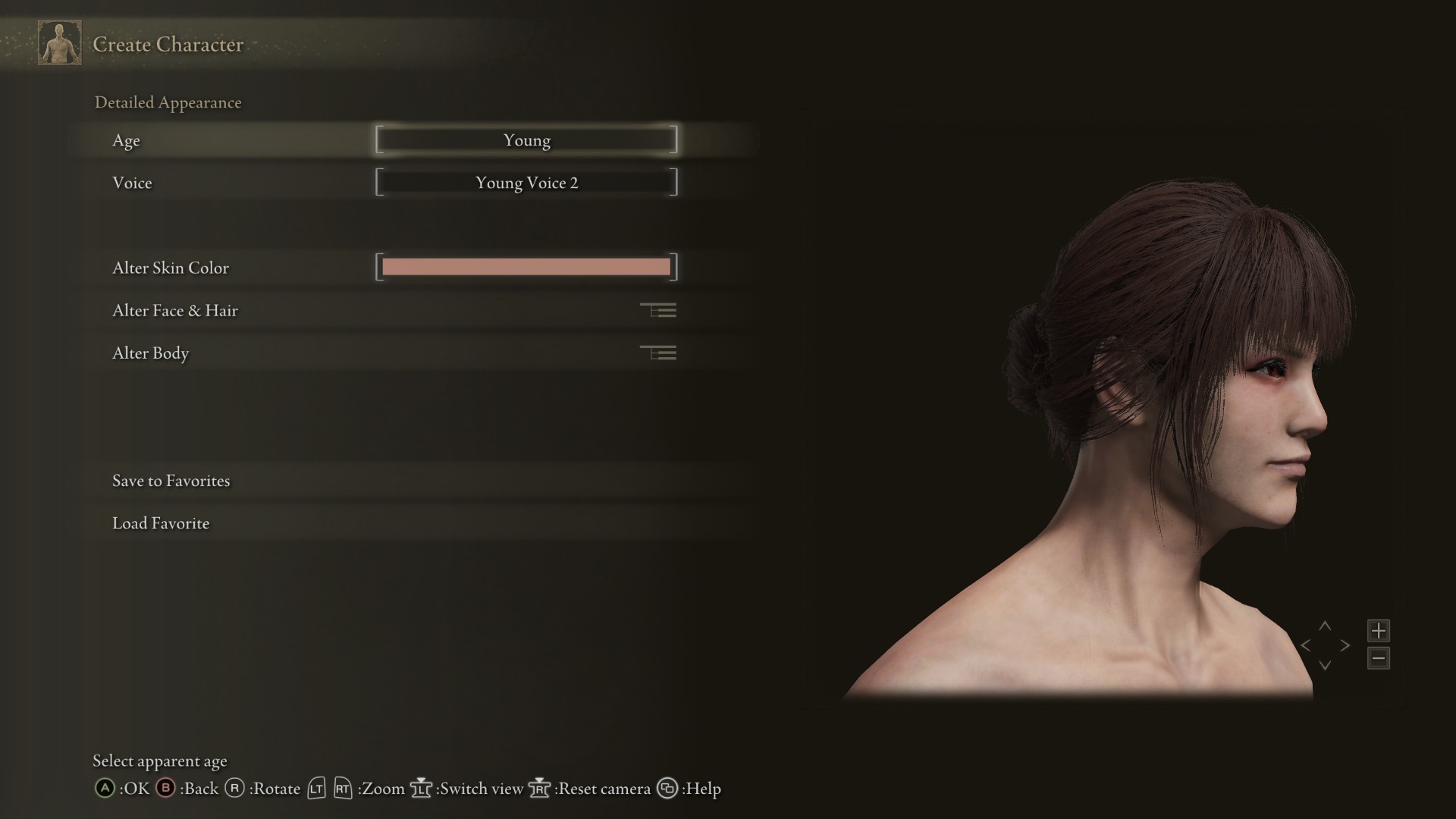Viewport: 1456px width, 819px height.
Task: Open the Alter Face & Hair submenu
Action: [x=394, y=310]
